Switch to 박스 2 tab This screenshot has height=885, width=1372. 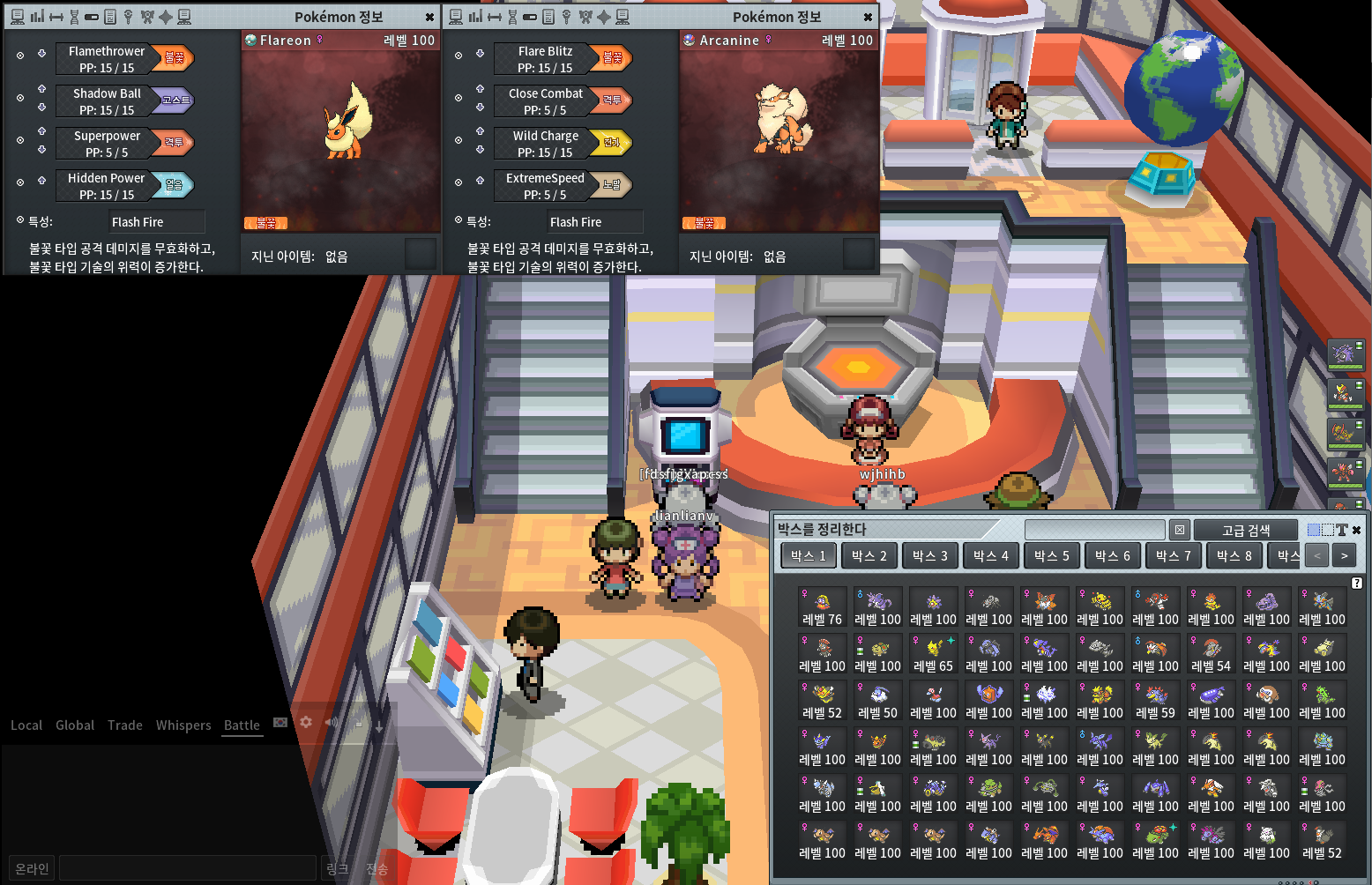869,555
